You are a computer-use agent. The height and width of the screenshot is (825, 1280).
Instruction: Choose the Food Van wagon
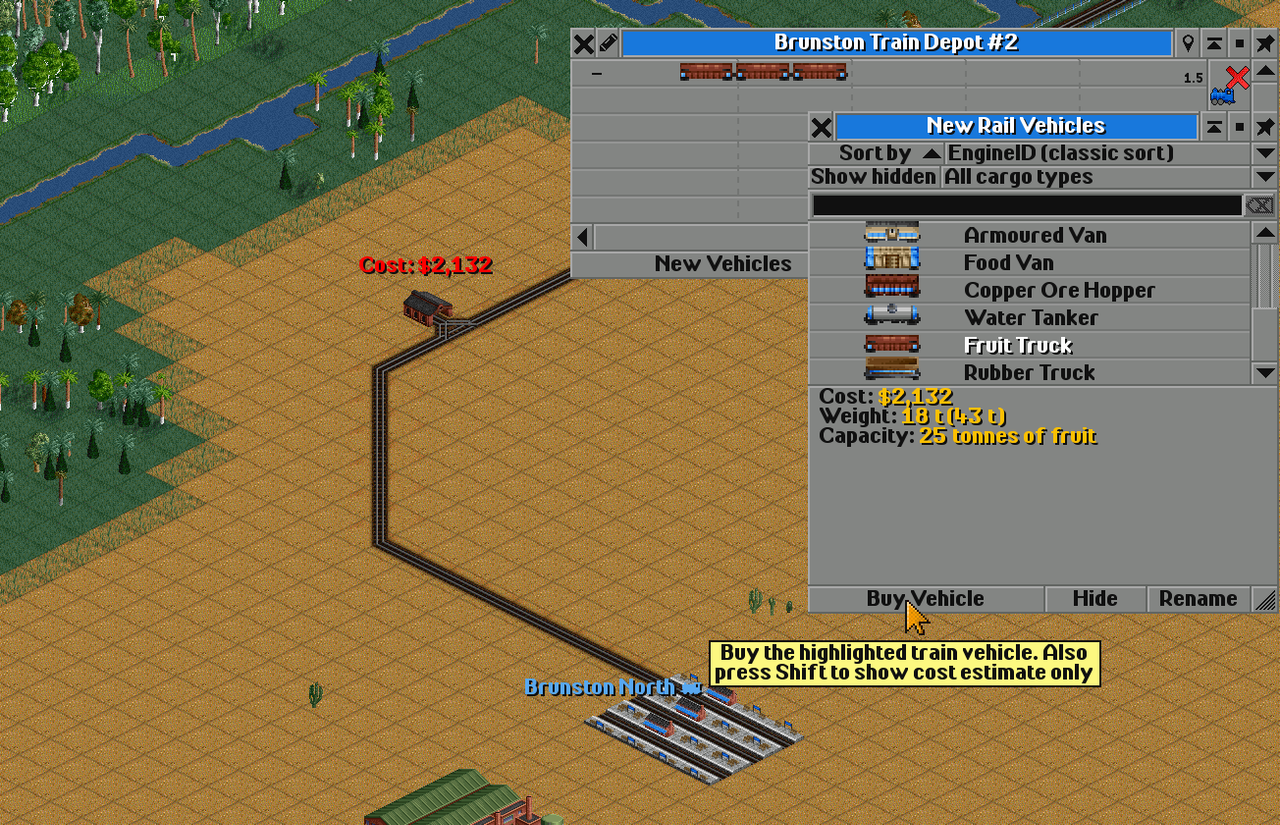click(x=1008, y=263)
